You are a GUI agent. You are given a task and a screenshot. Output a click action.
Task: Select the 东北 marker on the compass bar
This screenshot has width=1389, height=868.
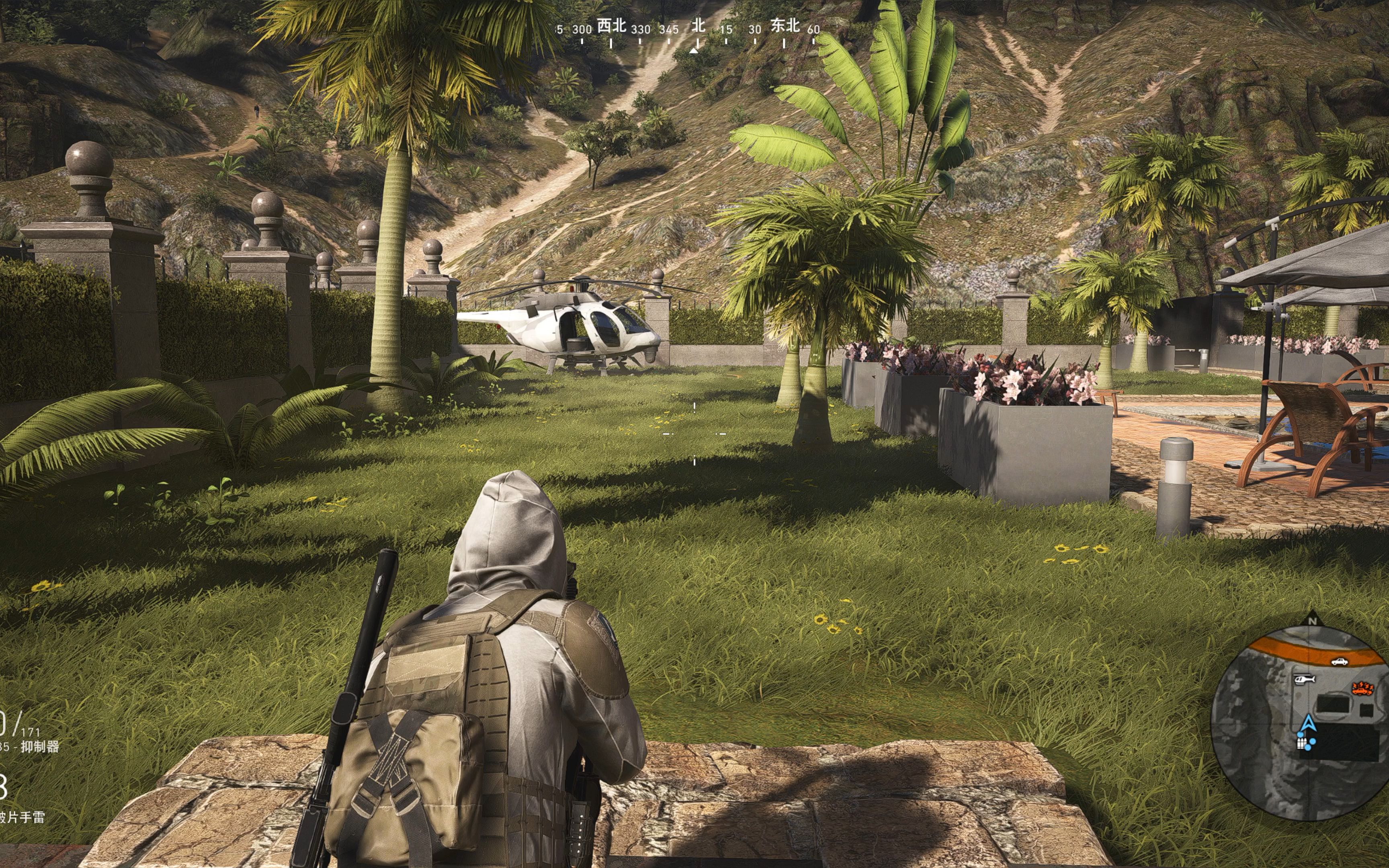tap(785, 26)
